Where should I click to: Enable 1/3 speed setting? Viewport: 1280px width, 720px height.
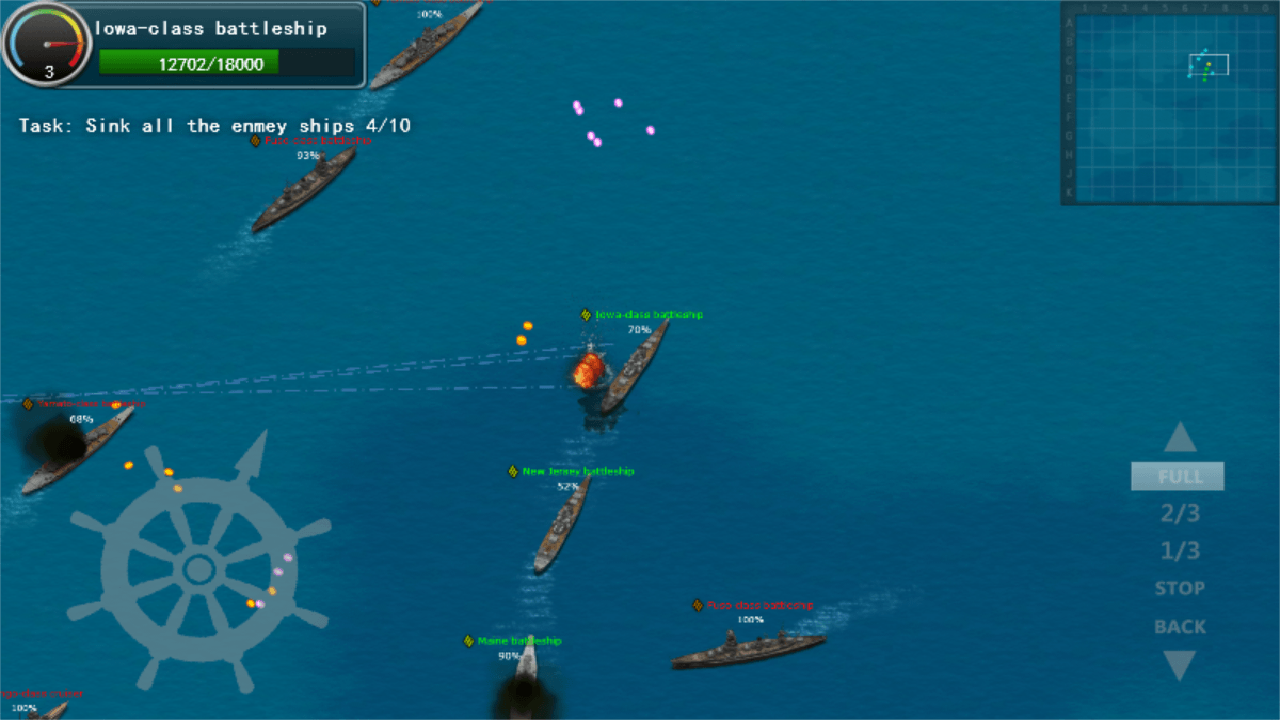coord(1179,550)
